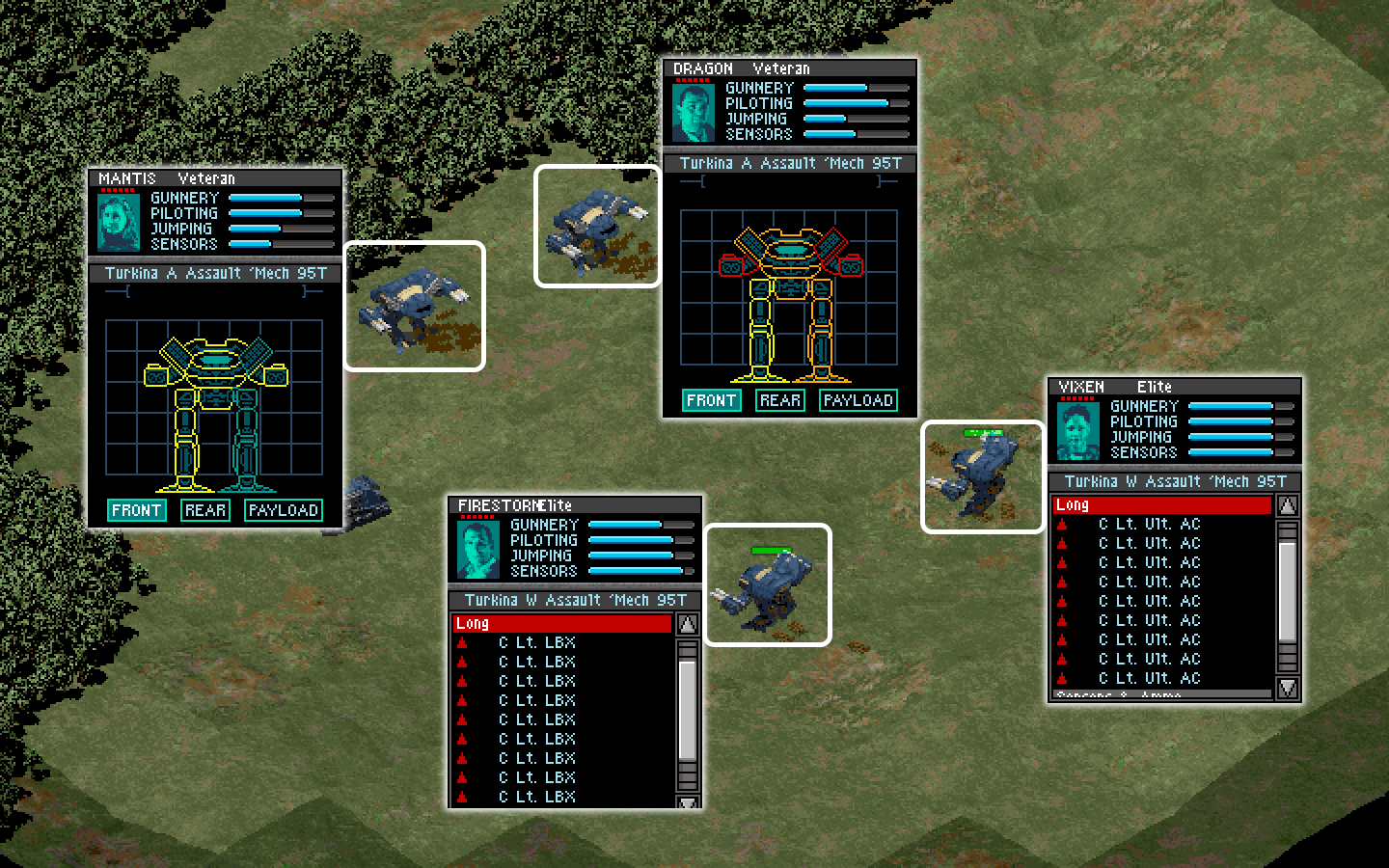The height and width of the screenshot is (868, 1389).
Task: Select Dragon's FRONT armor tab
Action: tap(711, 400)
